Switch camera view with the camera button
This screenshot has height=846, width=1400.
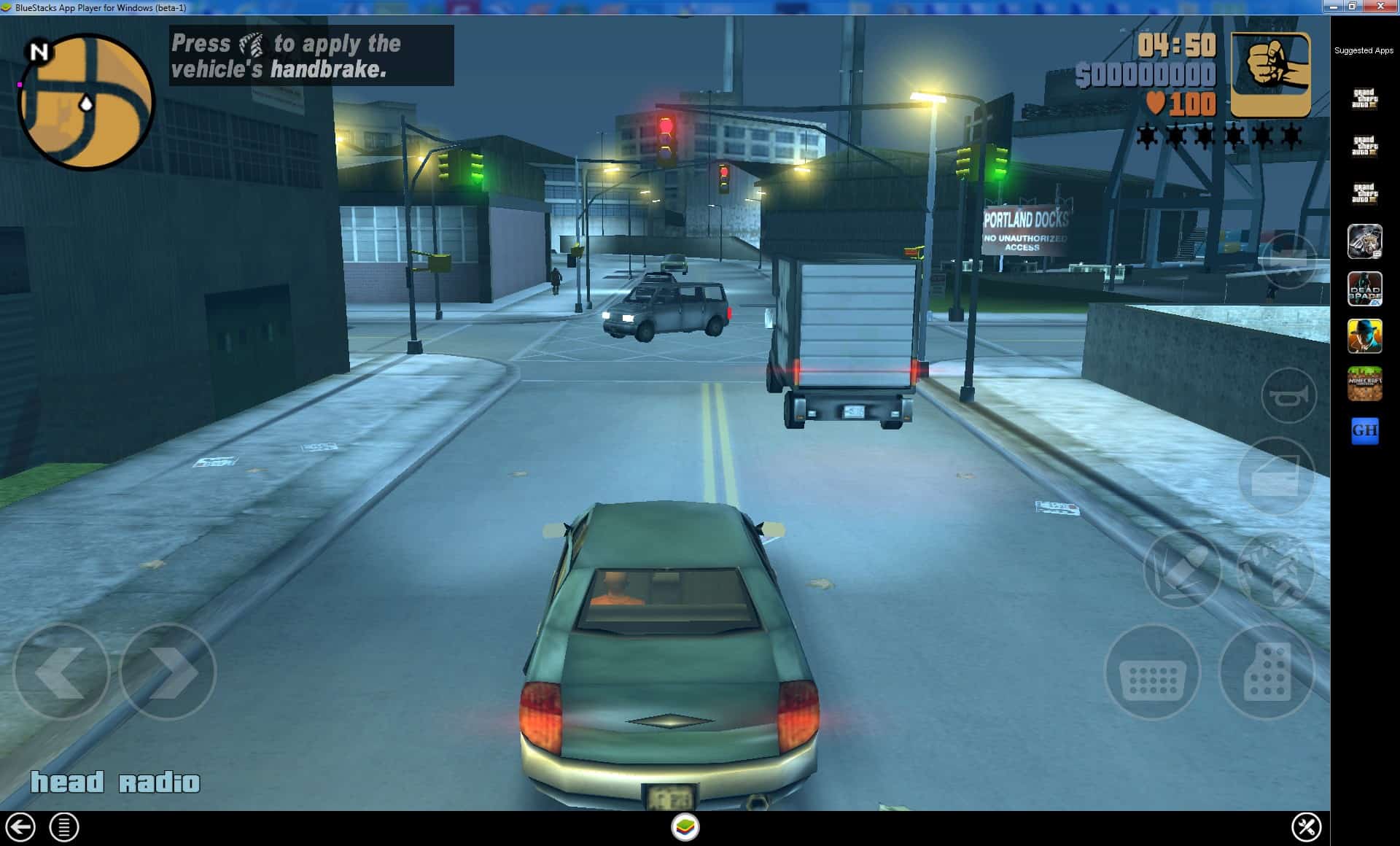1288,260
